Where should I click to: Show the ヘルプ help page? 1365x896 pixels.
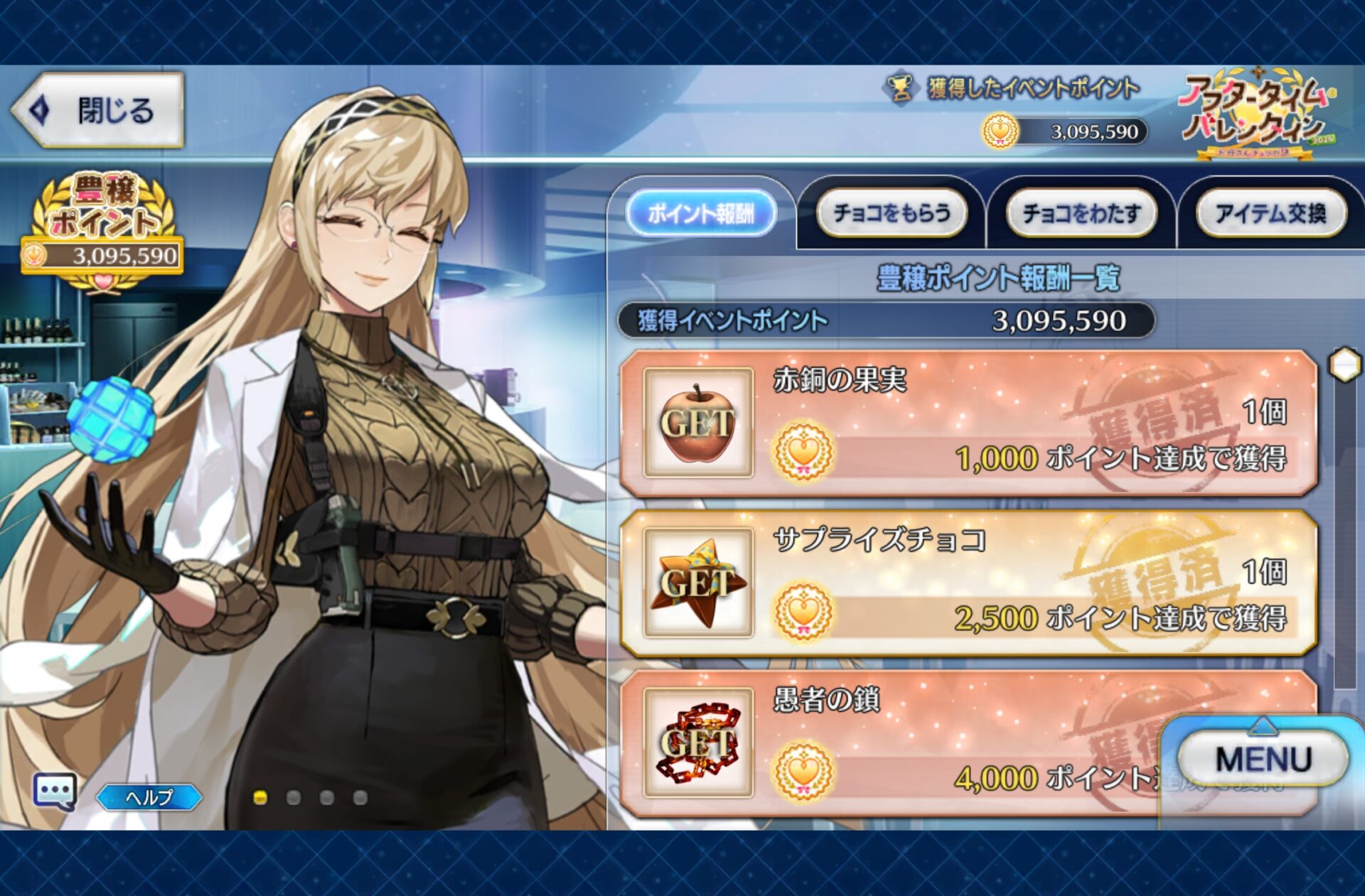[149, 797]
